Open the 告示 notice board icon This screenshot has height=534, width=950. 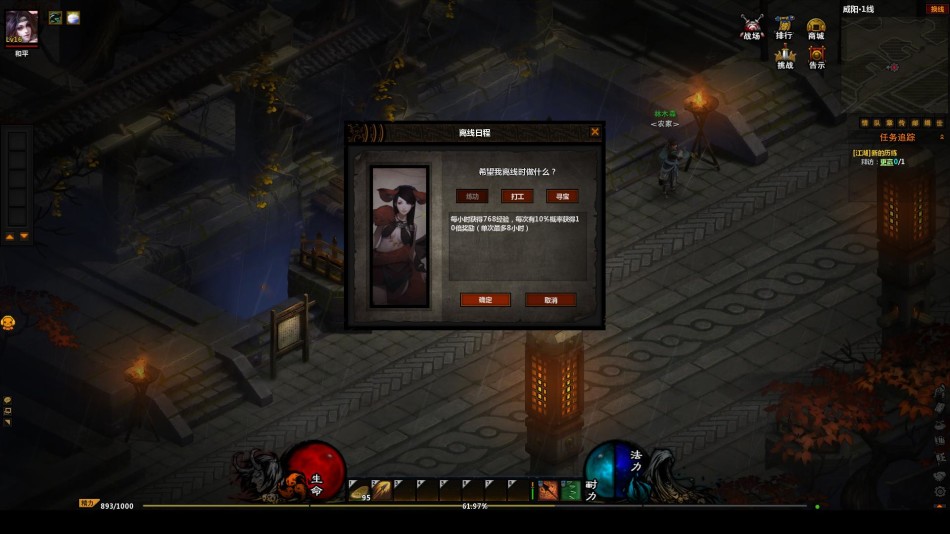817,57
